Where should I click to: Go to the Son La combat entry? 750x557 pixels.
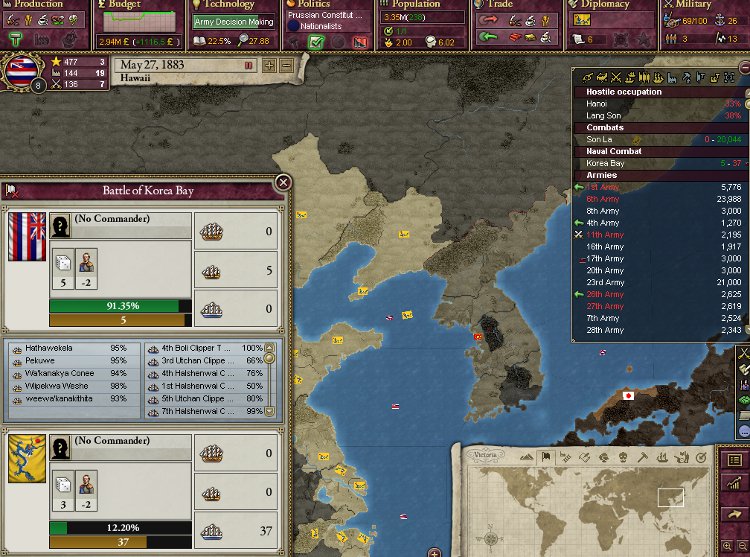[599, 139]
